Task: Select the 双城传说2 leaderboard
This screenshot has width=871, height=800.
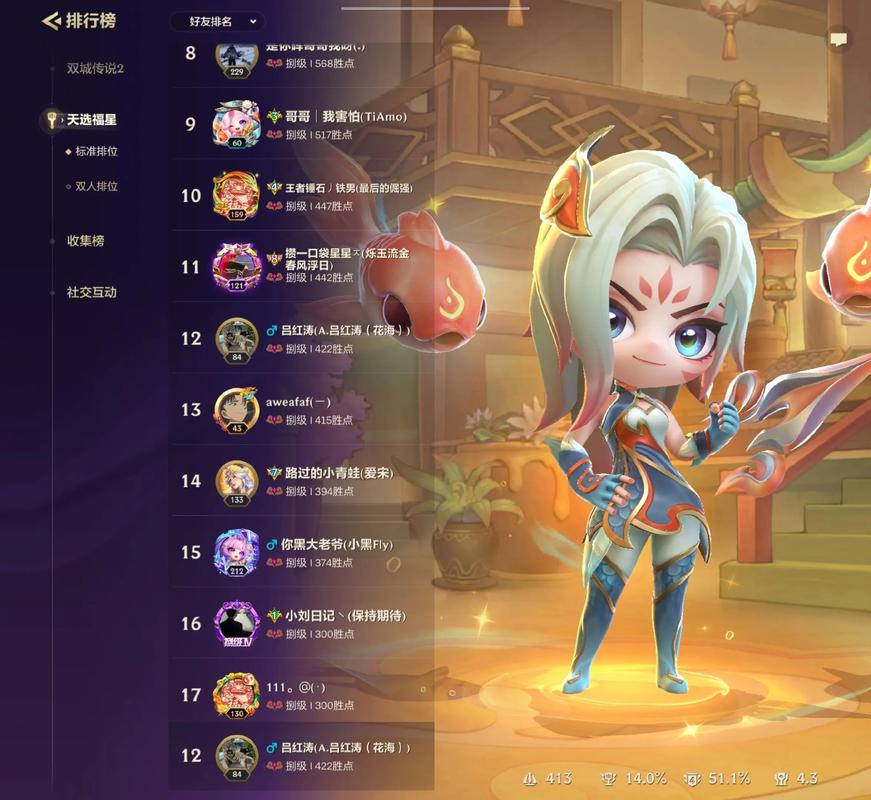Action: (x=95, y=69)
